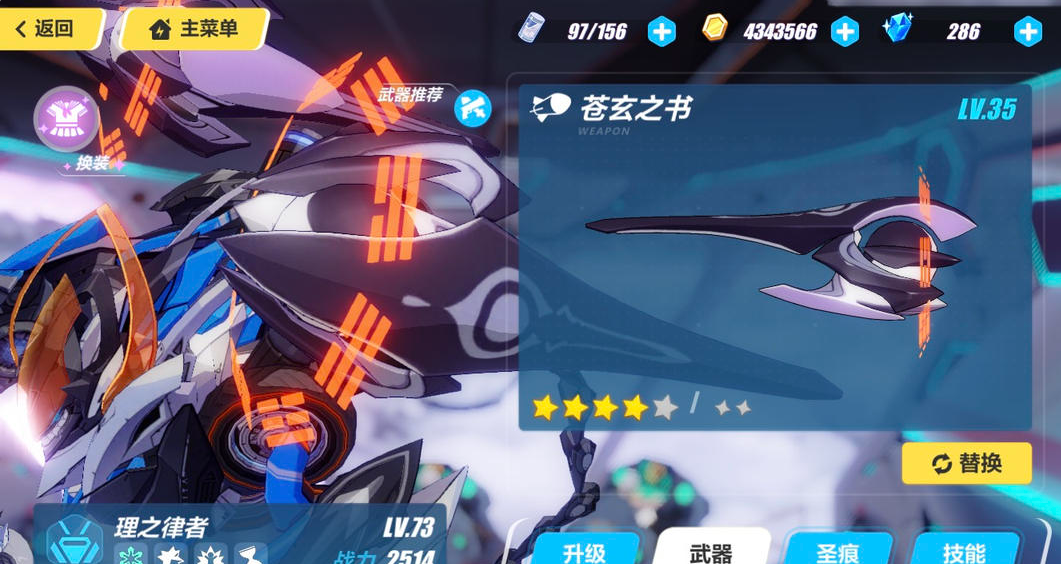Open the 主菜单 main menu
Viewport: 1061px width, 564px height.
pyautogui.click(x=194, y=29)
